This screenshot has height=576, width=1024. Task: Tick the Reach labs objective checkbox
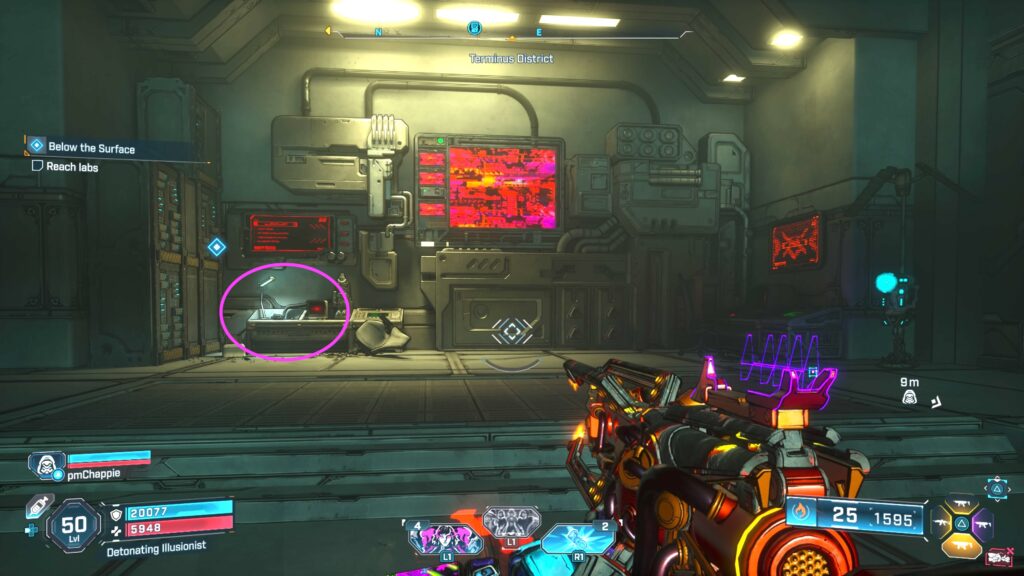(x=37, y=166)
